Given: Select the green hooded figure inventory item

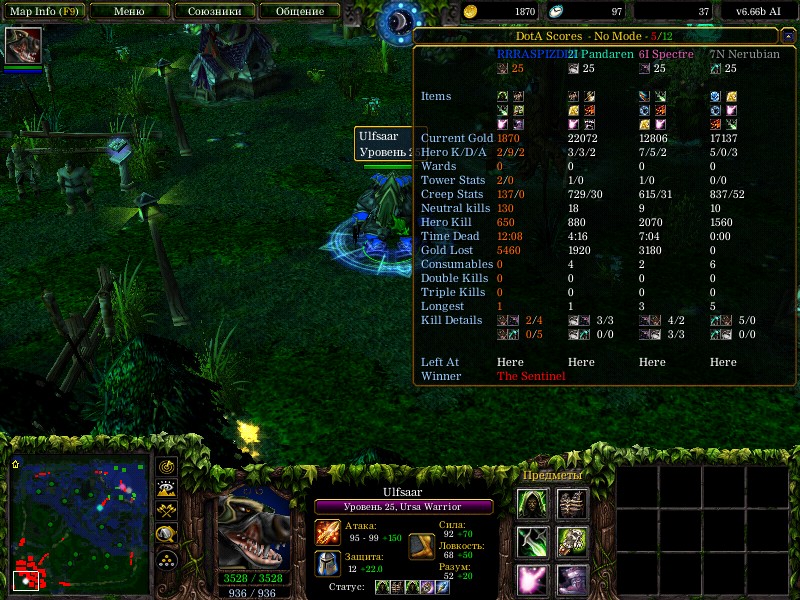Looking at the screenshot, I should (x=532, y=502).
